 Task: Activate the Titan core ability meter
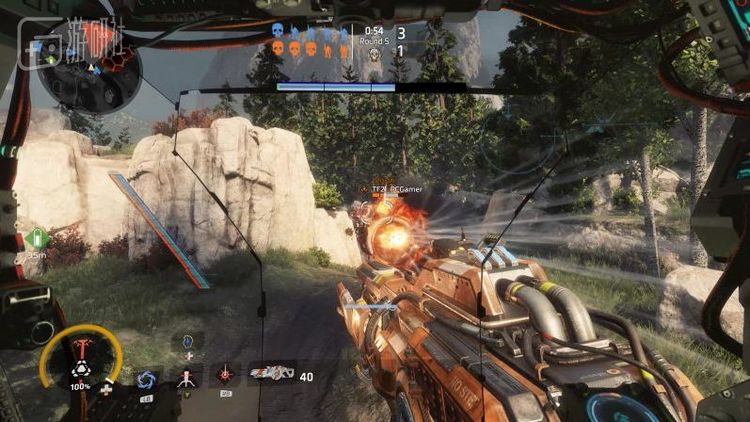point(80,360)
